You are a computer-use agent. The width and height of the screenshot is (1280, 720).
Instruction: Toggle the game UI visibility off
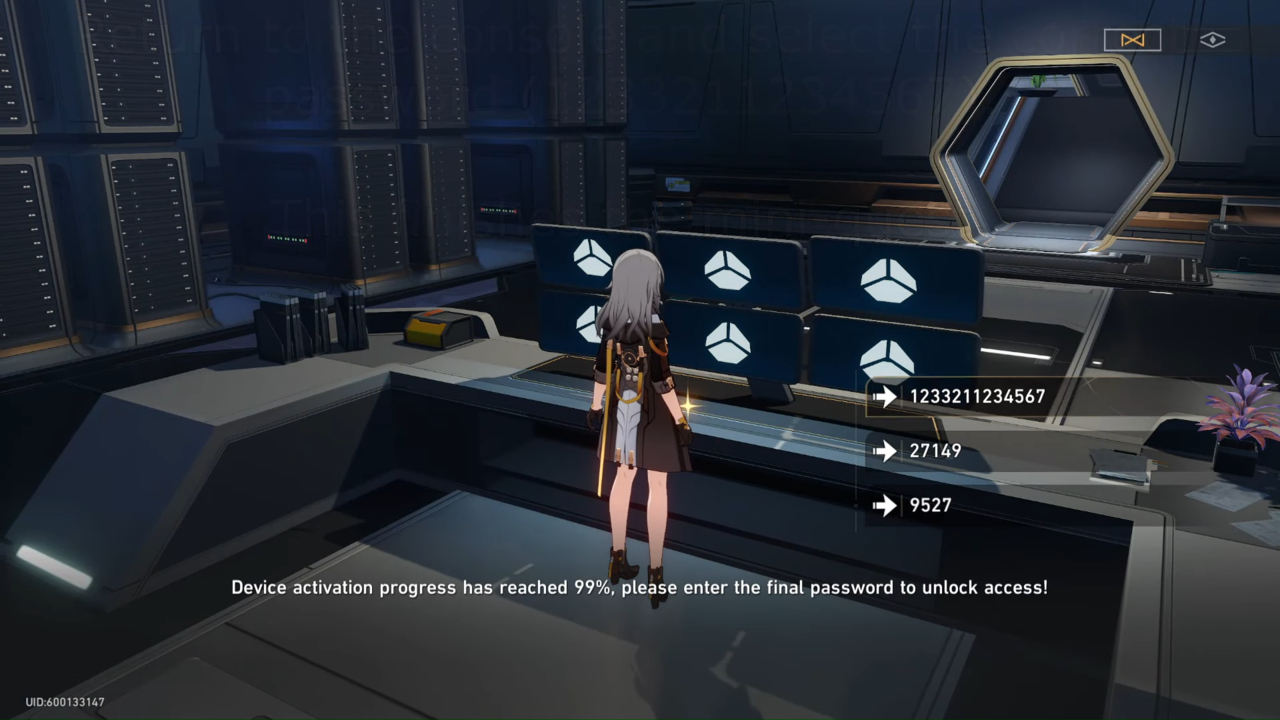1212,39
